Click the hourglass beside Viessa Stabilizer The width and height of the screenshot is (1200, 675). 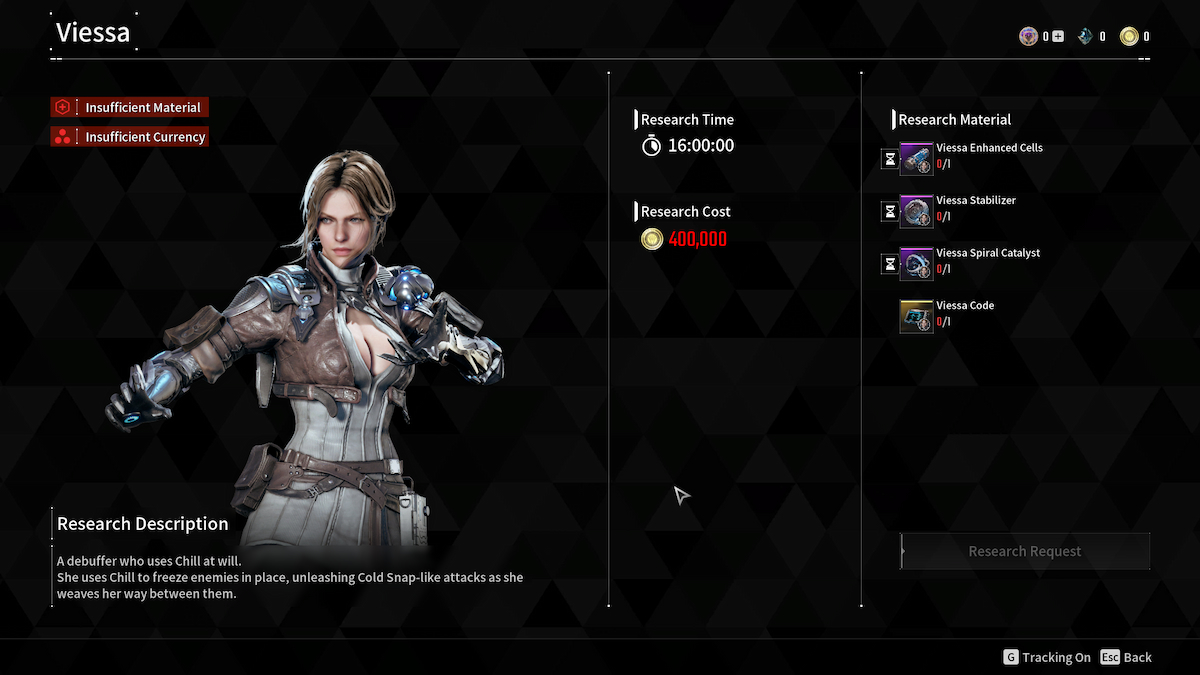[x=889, y=212]
